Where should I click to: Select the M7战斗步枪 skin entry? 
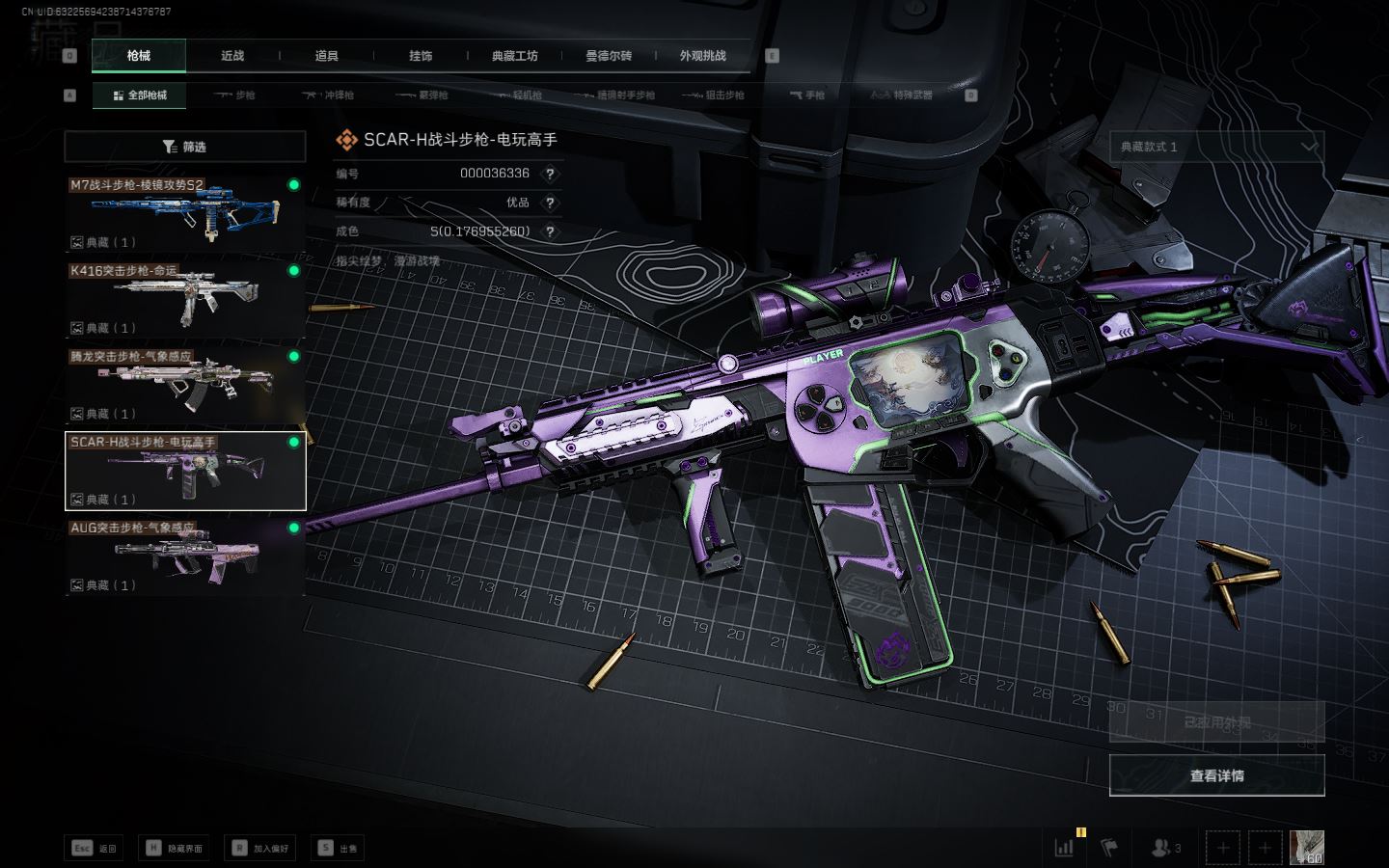point(184,213)
